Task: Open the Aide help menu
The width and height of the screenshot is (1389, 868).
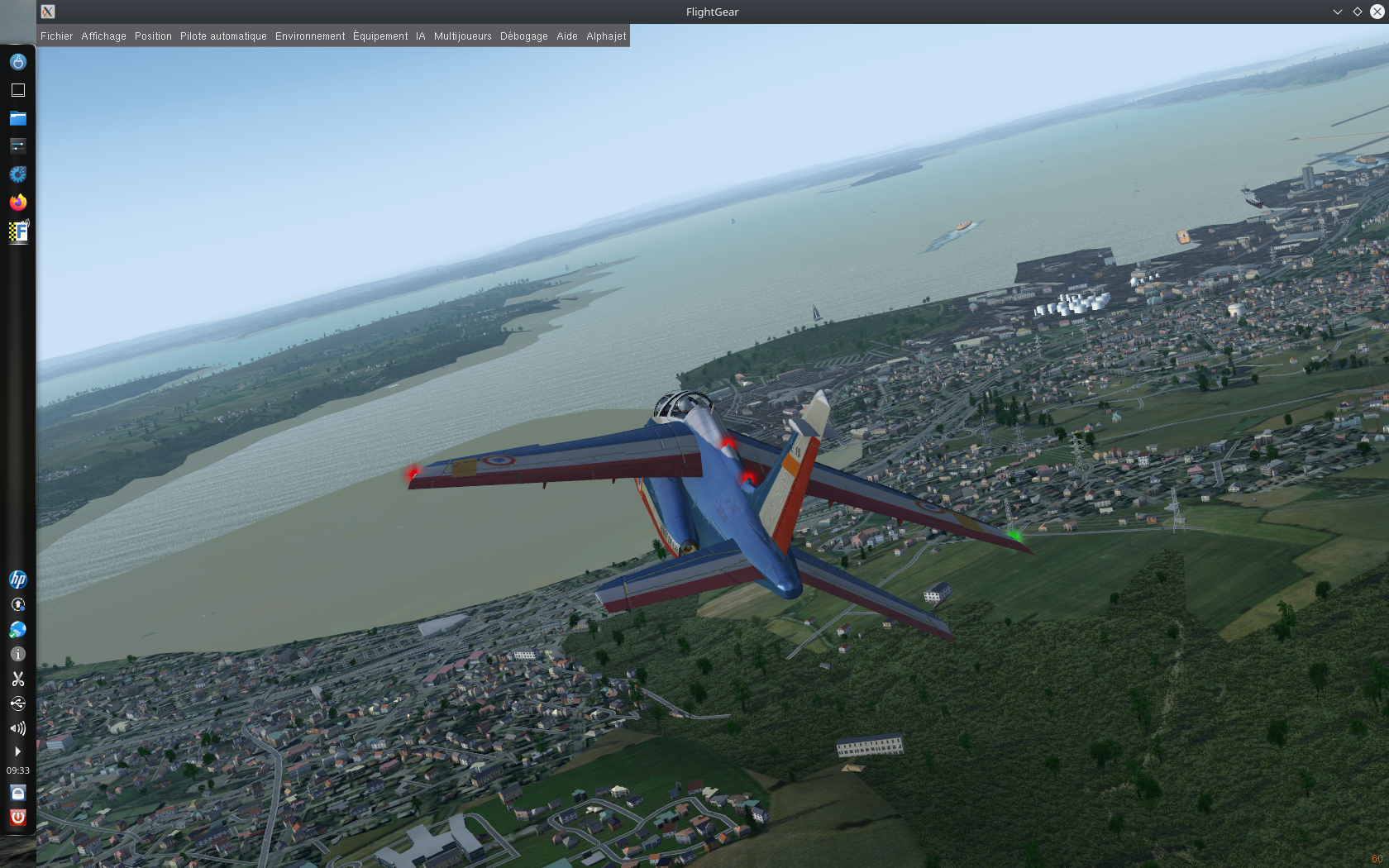Action: (x=566, y=36)
